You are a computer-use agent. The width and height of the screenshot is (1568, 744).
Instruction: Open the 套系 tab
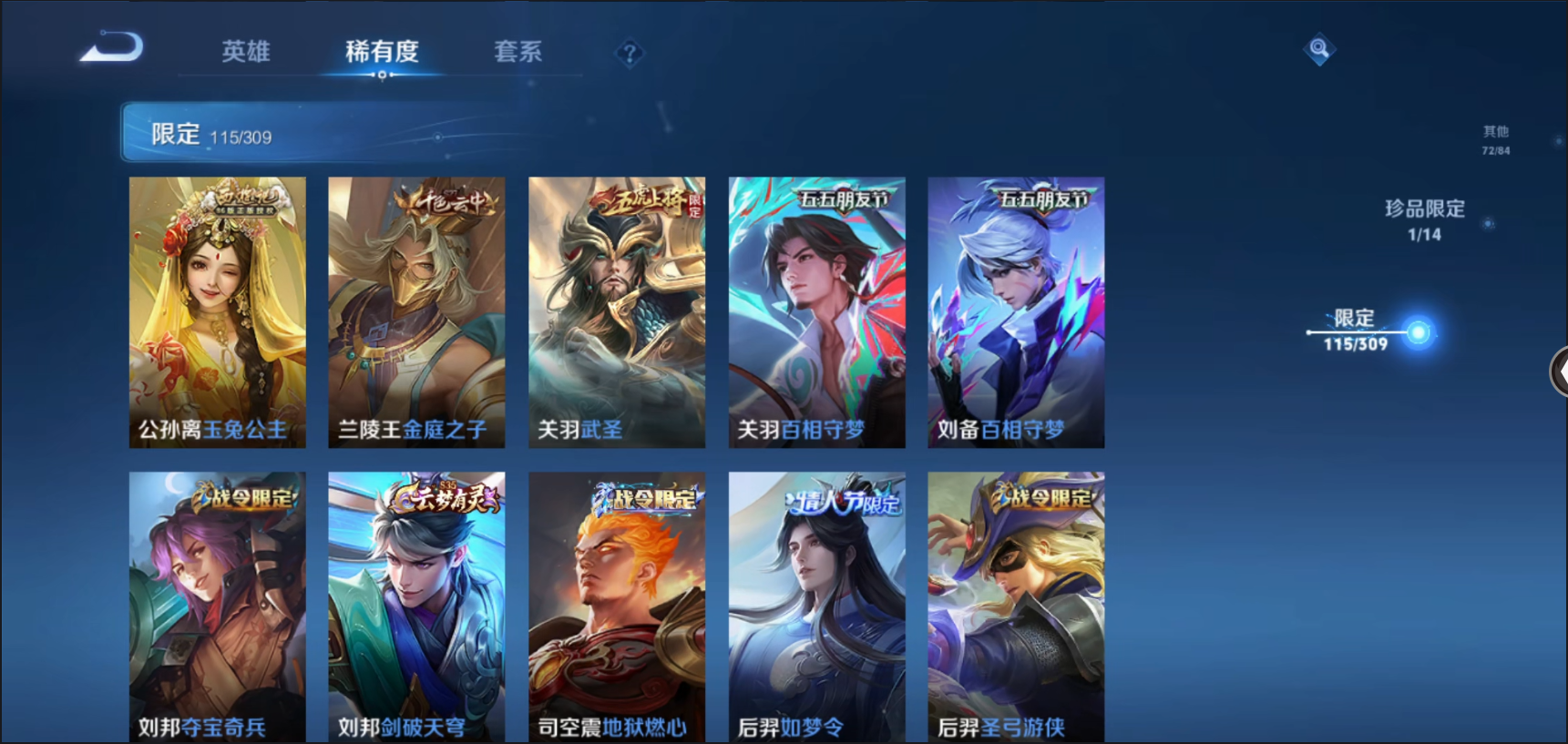pyautogui.click(x=518, y=51)
